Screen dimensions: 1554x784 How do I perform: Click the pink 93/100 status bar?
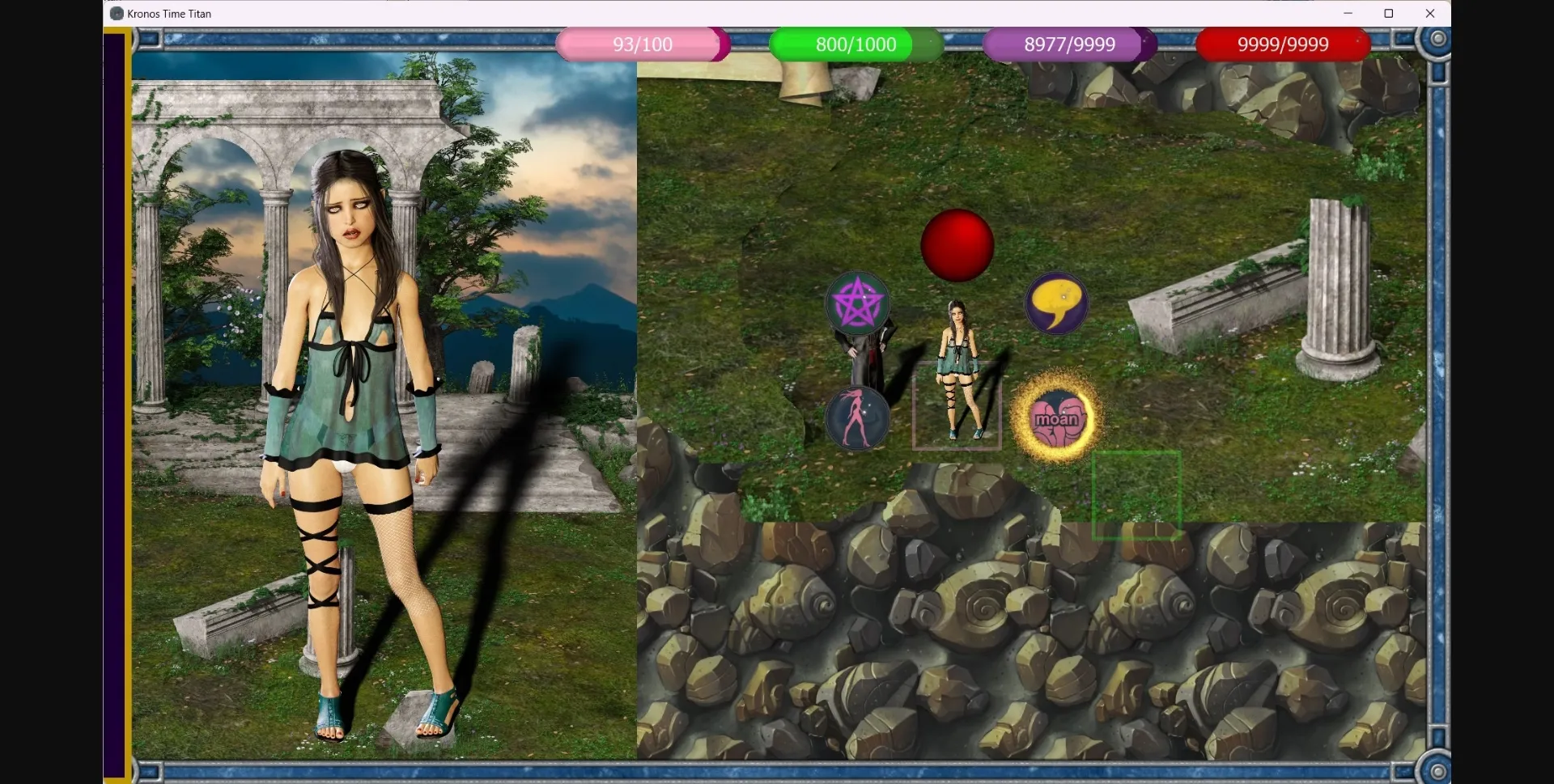[640, 44]
